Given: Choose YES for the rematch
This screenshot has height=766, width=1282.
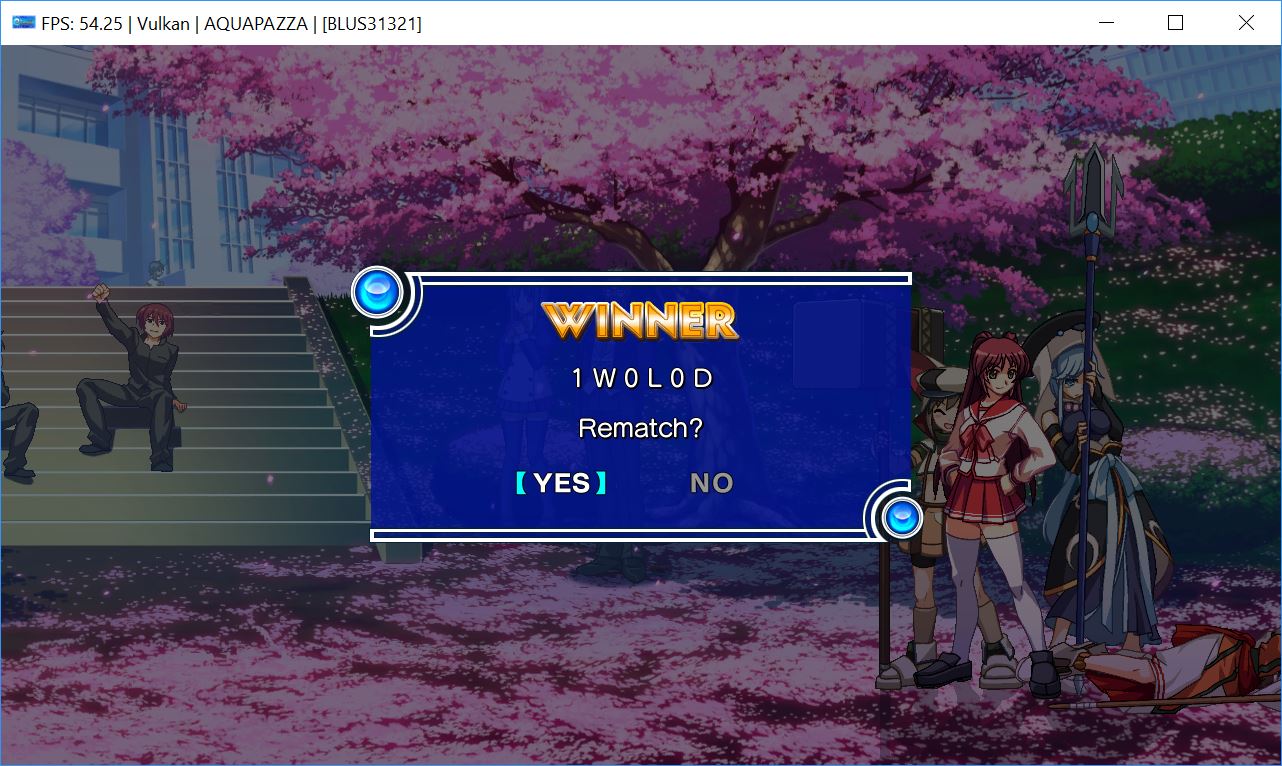Looking at the screenshot, I should click(561, 483).
